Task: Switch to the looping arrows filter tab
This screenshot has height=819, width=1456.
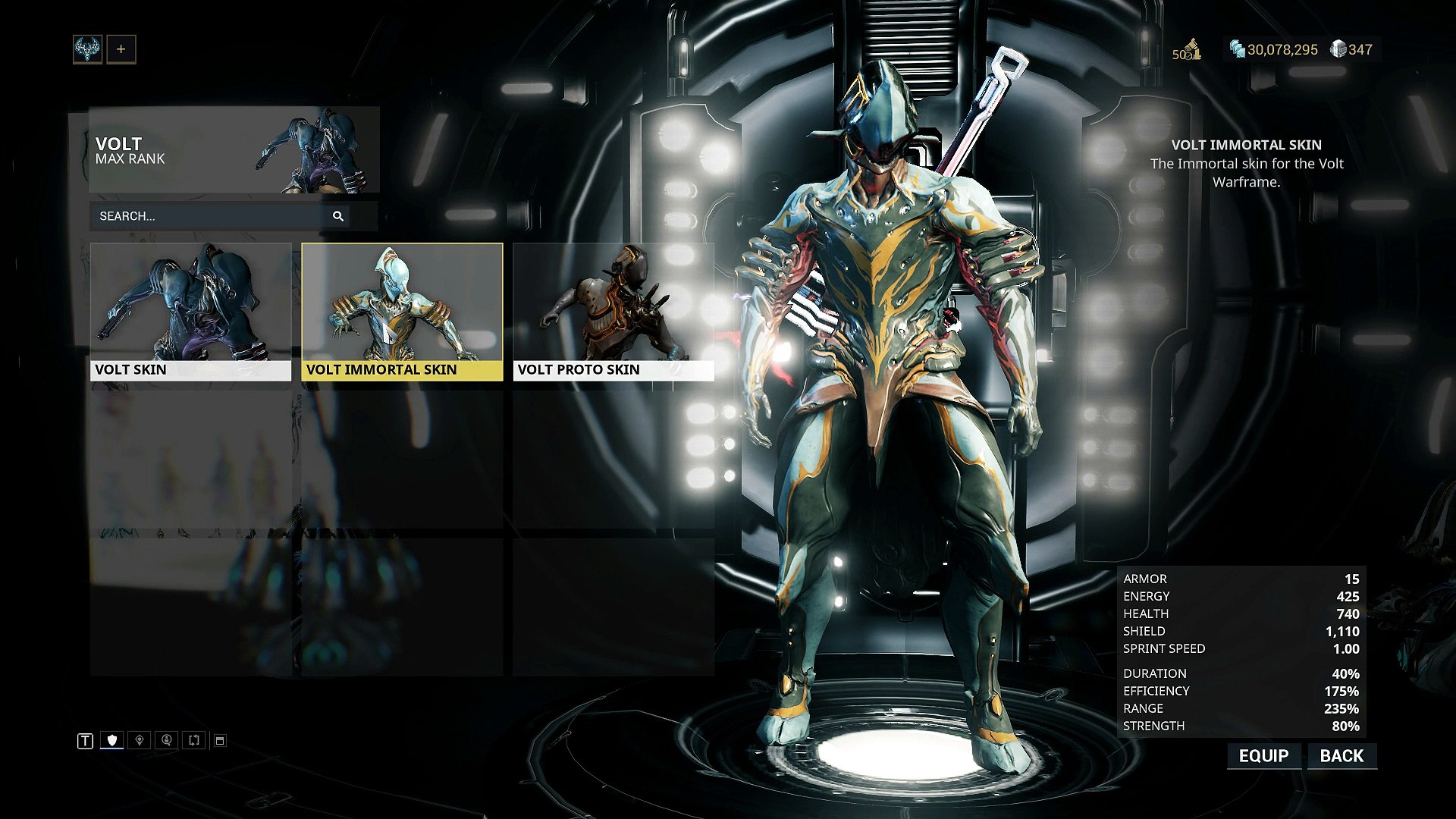Action: (x=194, y=740)
